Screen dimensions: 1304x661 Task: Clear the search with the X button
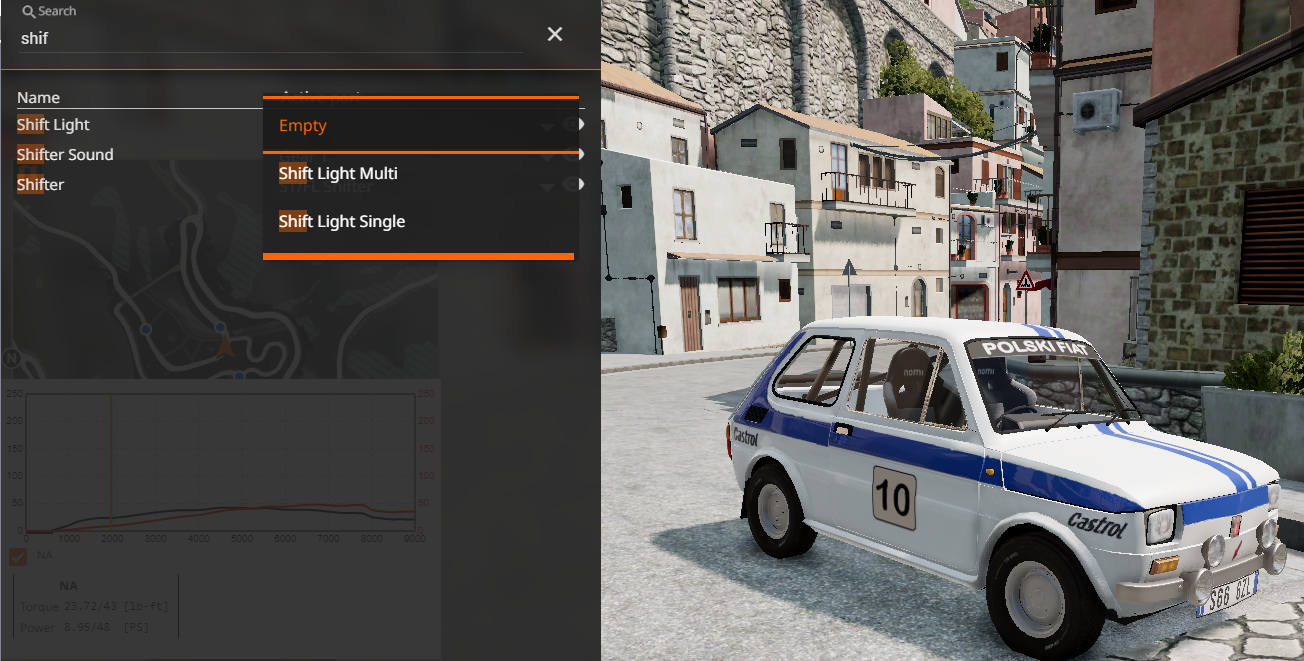tap(555, 35)
